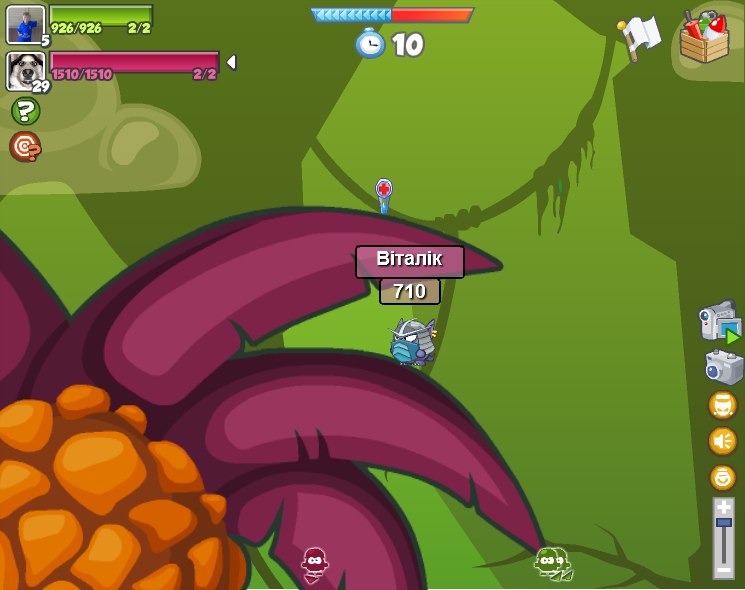Click the zoom-out minus button

[x=723, y=569]
